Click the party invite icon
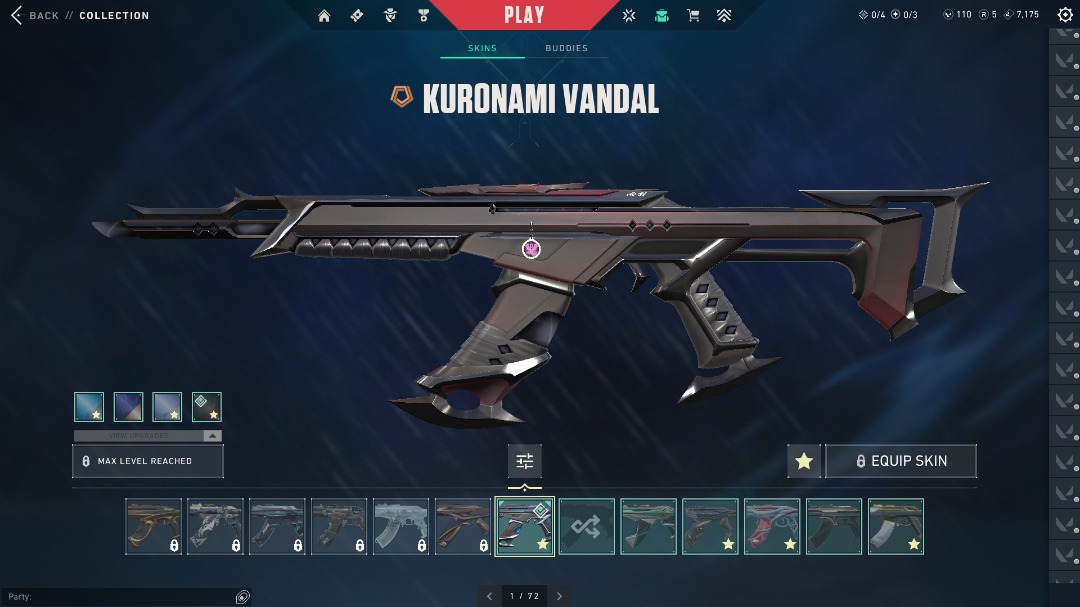1080x607 pixels. 242,597
